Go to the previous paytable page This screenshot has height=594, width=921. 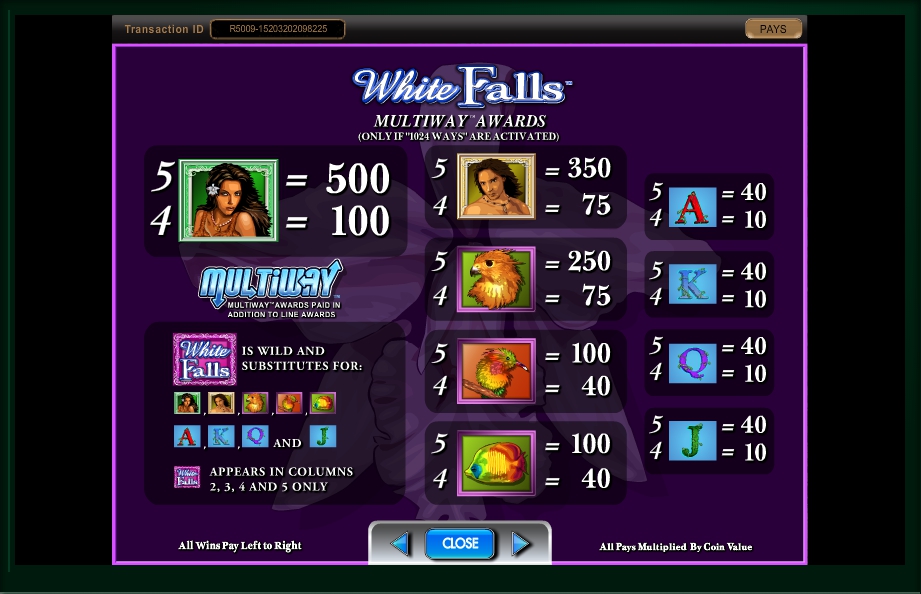400,543
